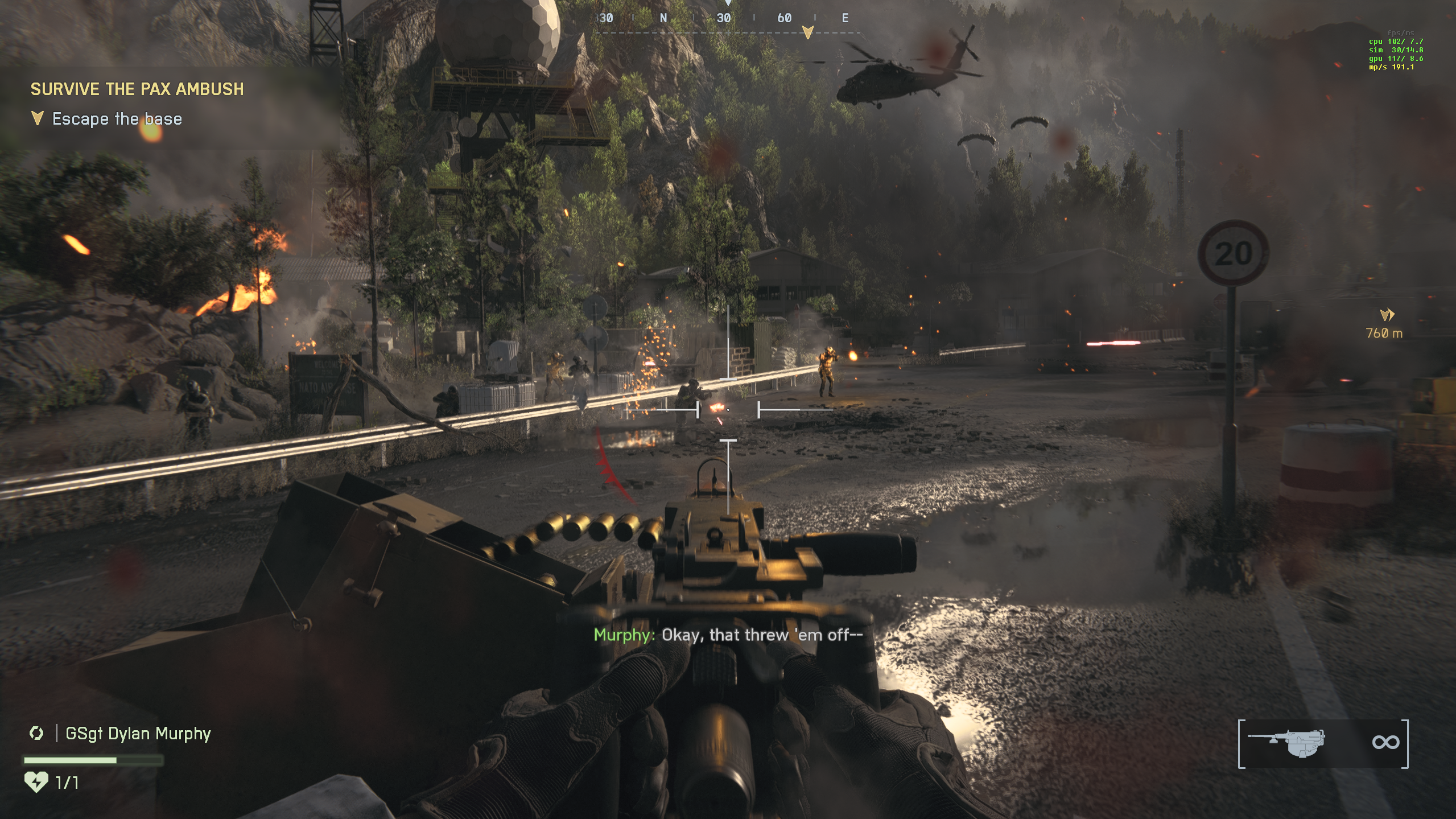
Task: Click the compass heading bar
Action: 727,20
